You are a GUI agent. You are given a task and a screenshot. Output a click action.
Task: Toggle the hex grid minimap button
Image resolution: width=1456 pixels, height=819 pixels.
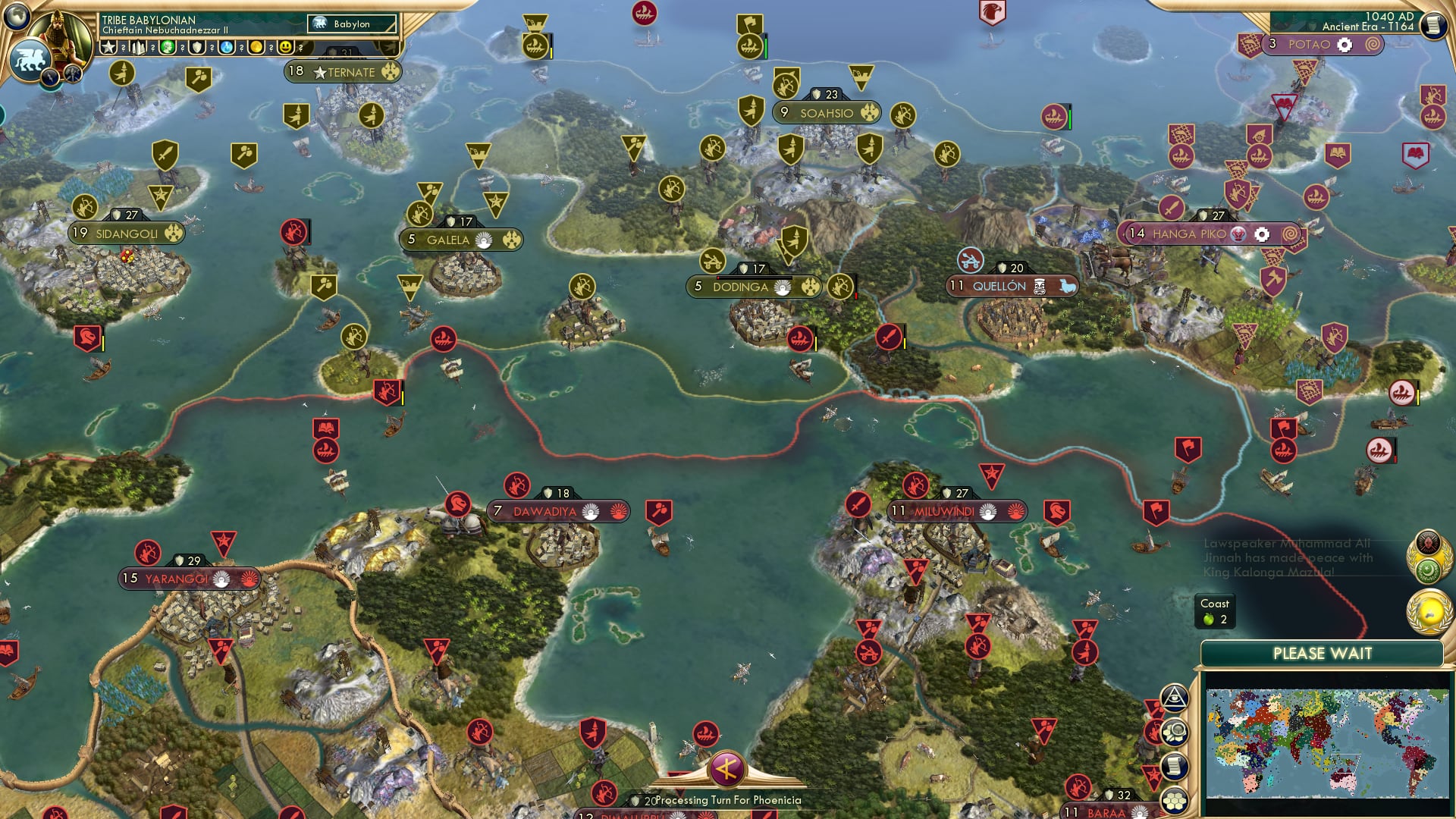(x=1174, y=801)
